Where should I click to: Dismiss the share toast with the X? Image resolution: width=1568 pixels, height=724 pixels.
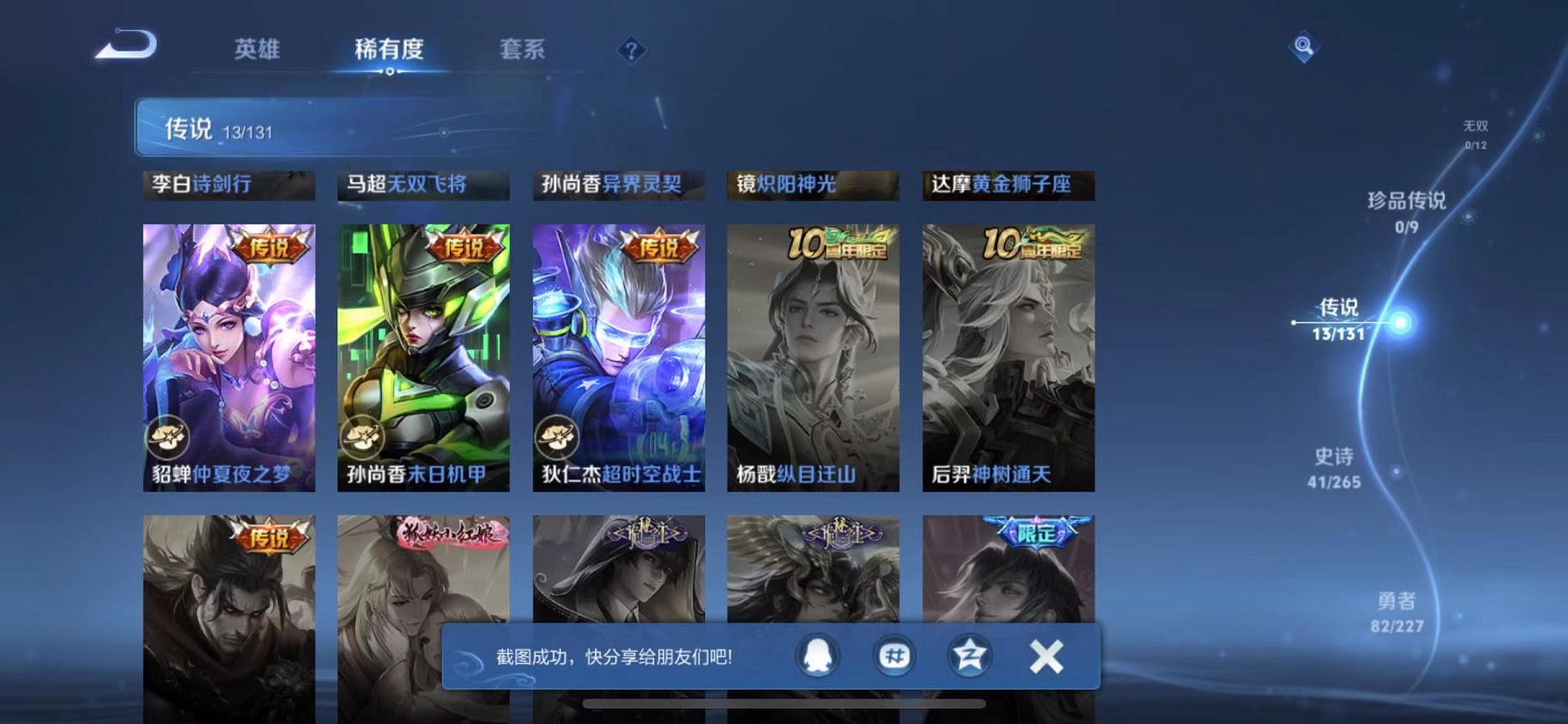1046,656
